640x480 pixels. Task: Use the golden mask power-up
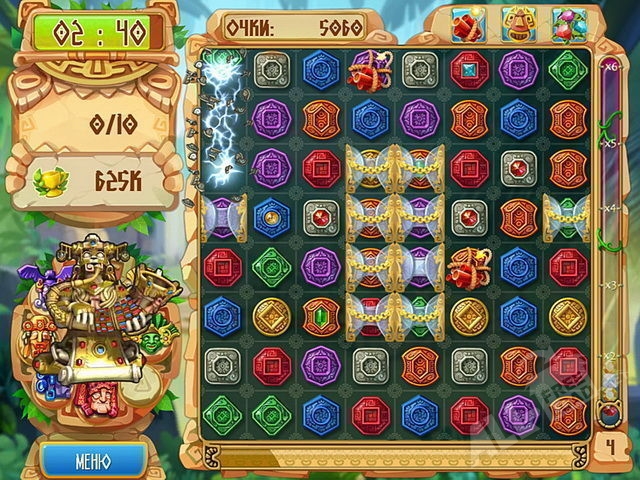(518, 24)
